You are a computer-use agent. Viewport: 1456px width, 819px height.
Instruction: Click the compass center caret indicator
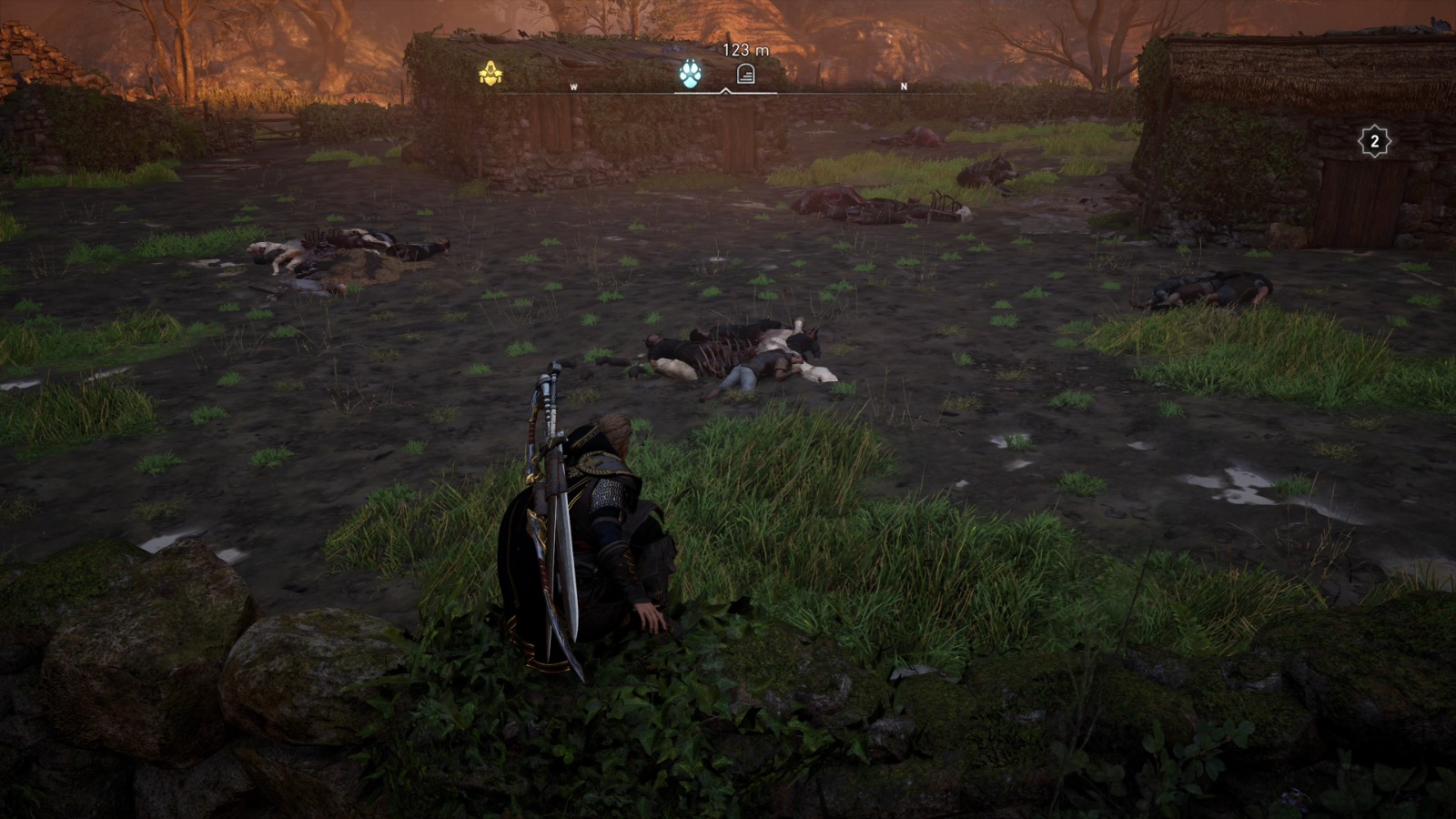728,91
